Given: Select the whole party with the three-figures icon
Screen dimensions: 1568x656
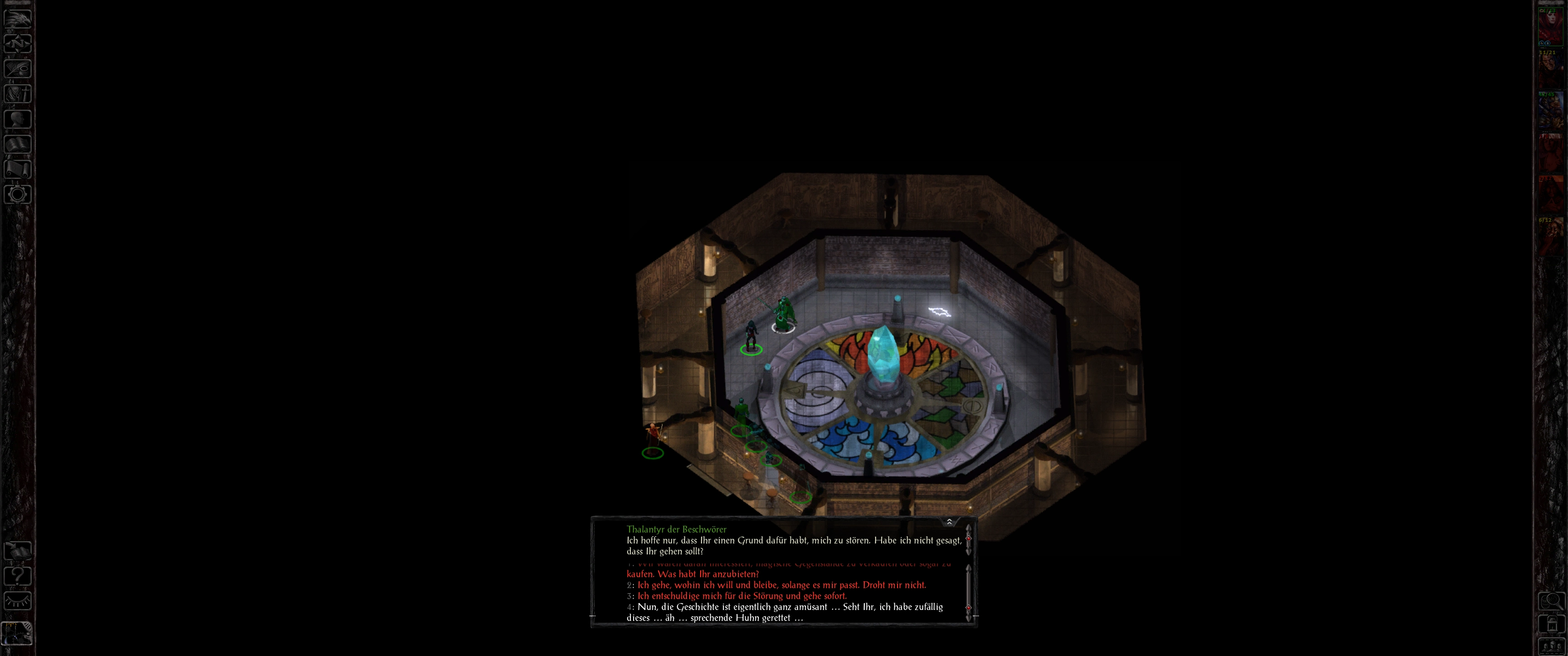Looking at the screenshot, I should pyautogui.click(x=1551, y=646).
